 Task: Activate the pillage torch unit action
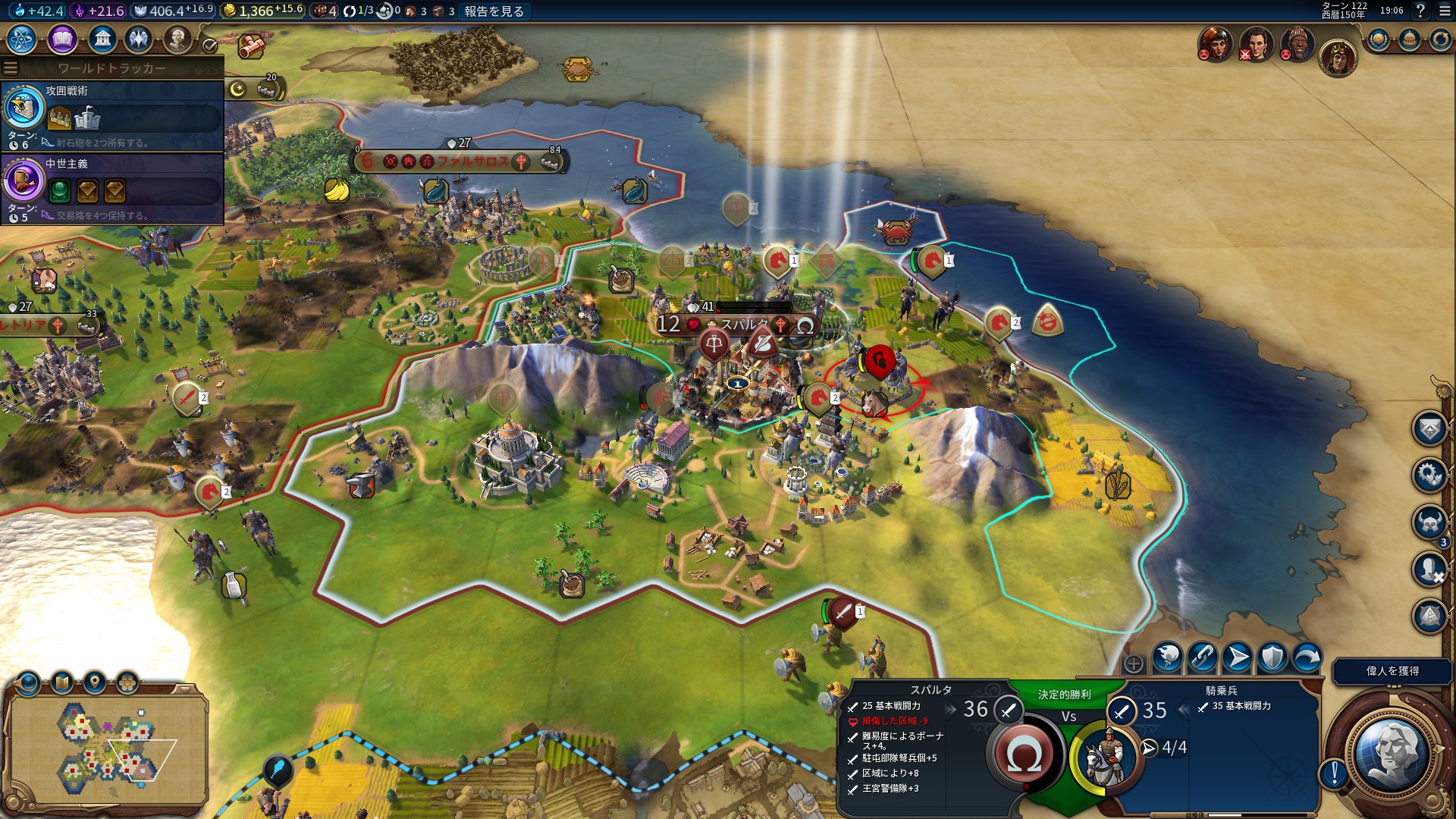[x=1167, y=657]
